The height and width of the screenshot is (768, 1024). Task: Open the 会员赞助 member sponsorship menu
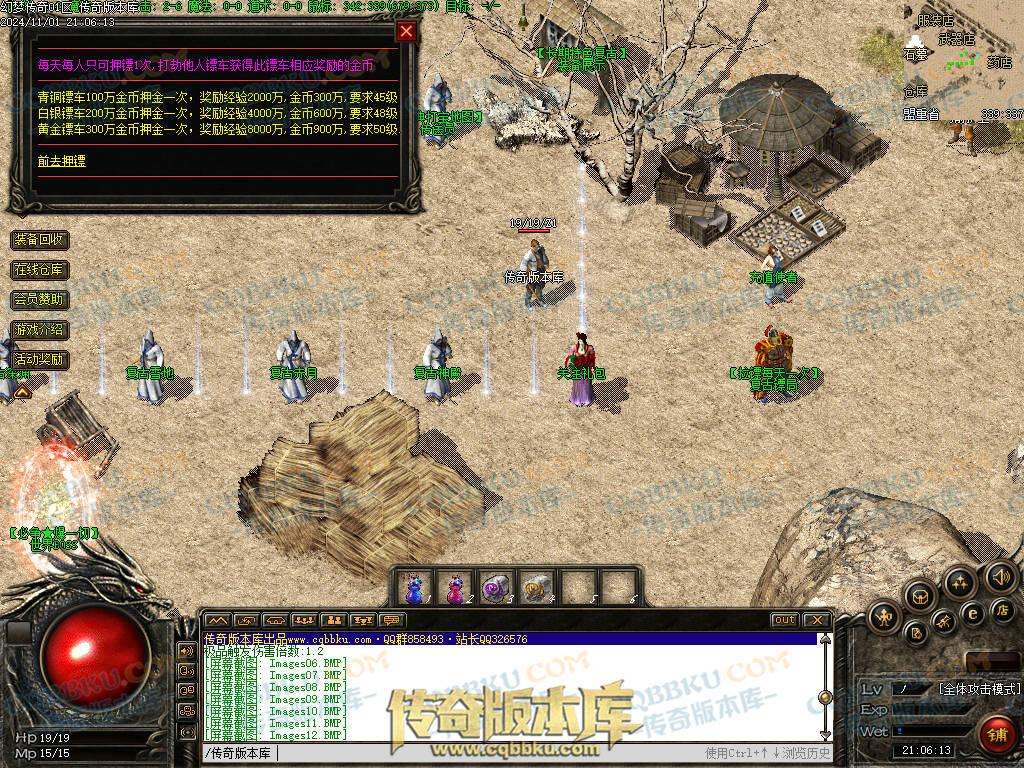40,299
